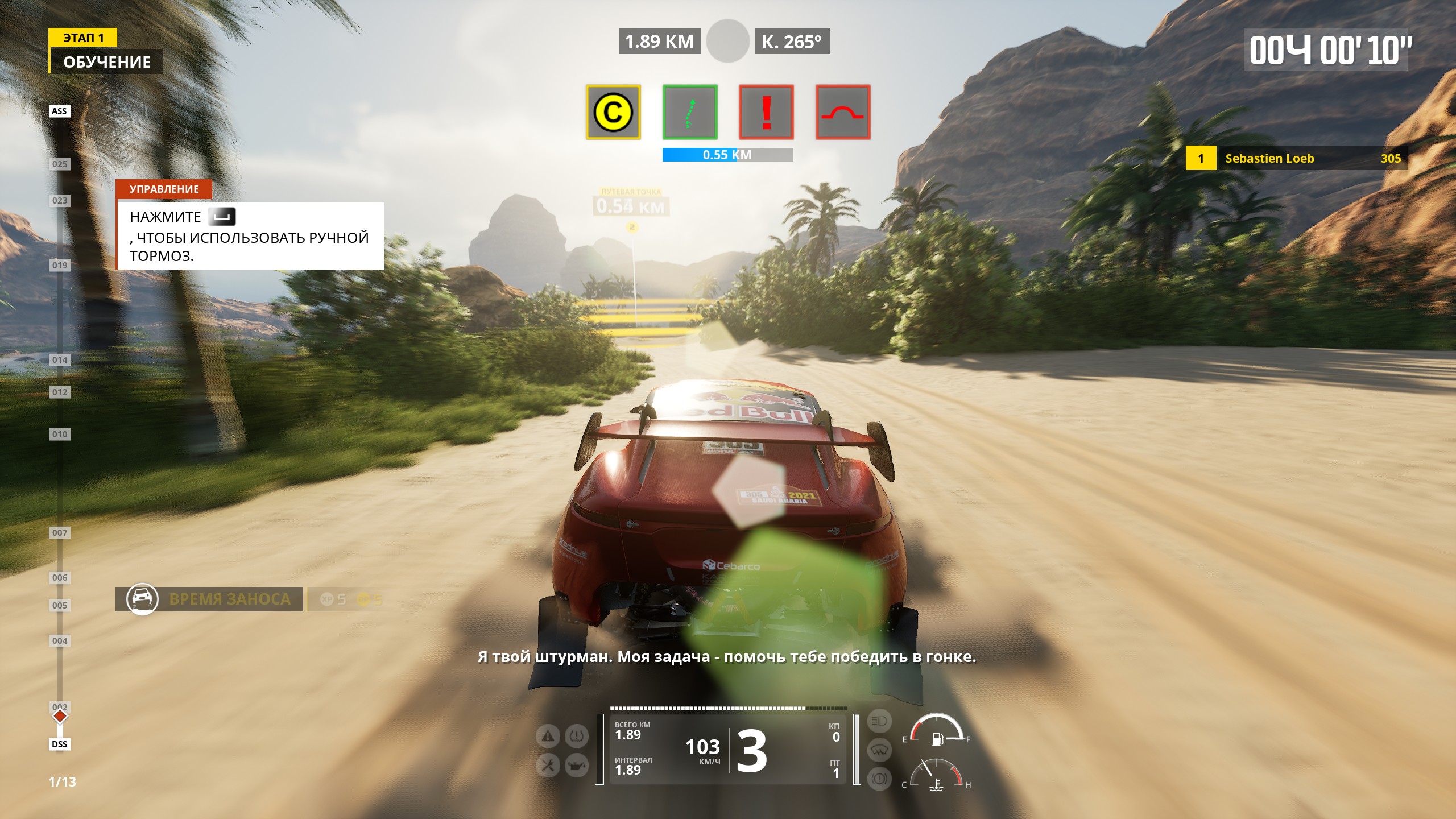Select Sebastien Loeb's leaderboard row
The image size is (1456, 819).
coord(1296,158)
